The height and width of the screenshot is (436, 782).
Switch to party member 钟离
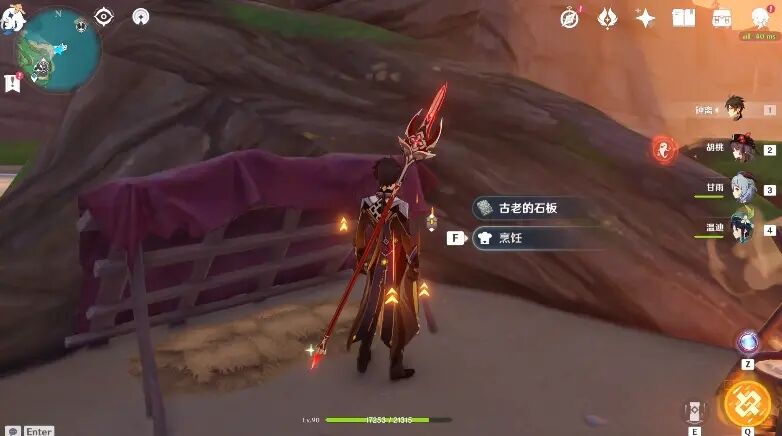tap(737, 108)
